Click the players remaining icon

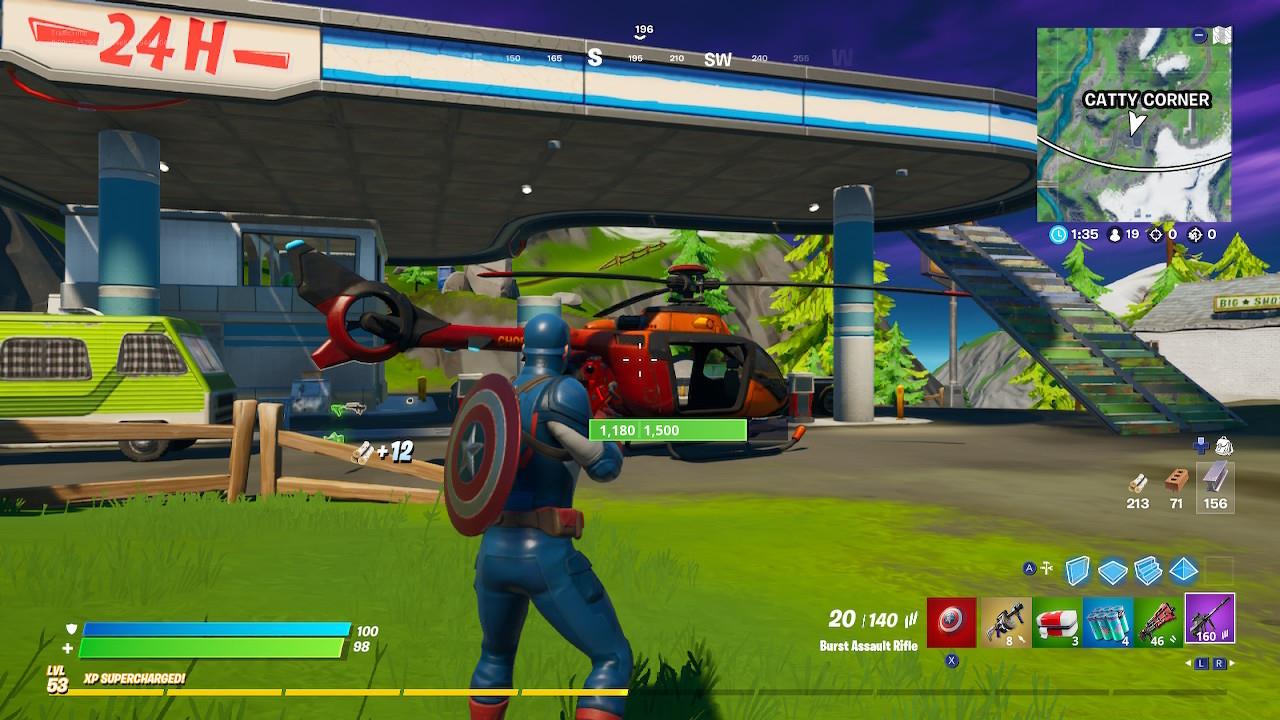[1114, 233]
